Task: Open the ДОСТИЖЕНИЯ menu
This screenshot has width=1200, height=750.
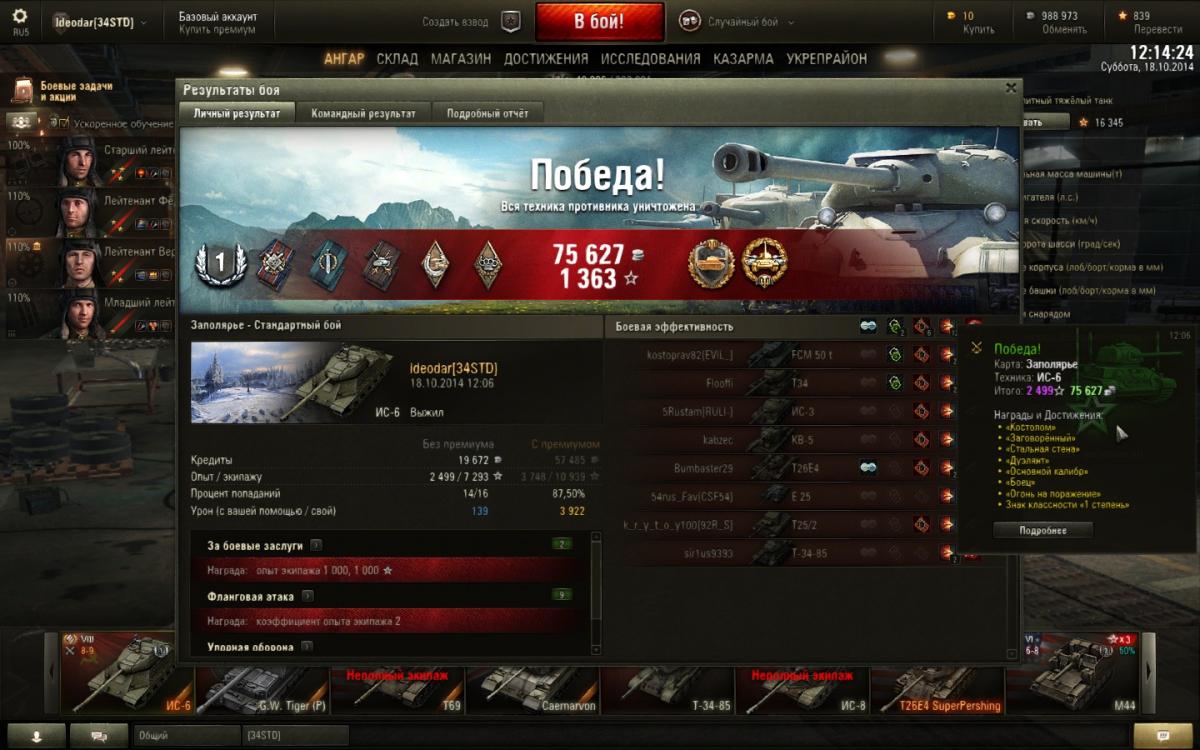Action: [x=546, y=59]
